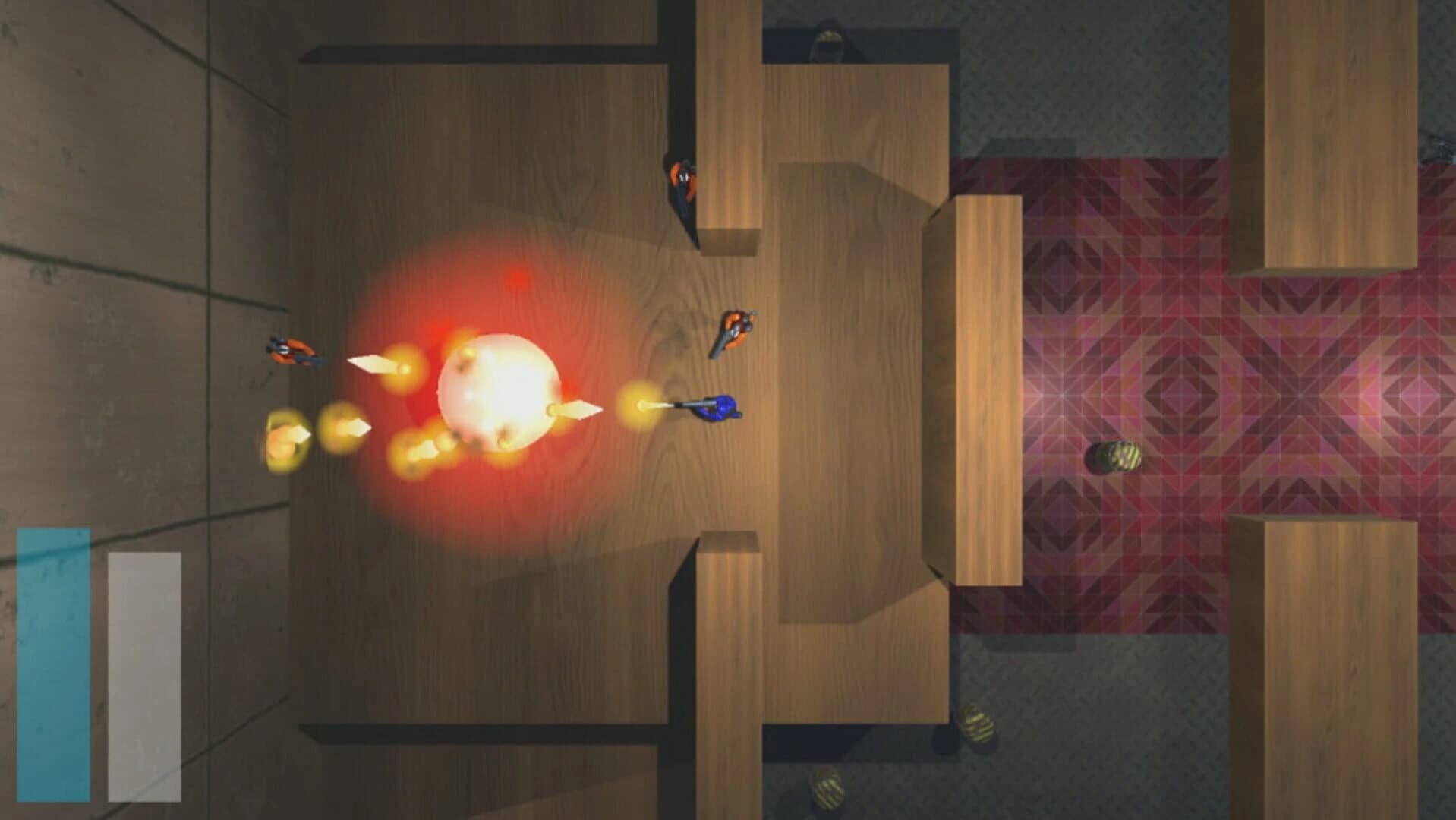Click the bullet projectile left of the explosion
This screenshot has width=1456, height=820.
pos(372,364)
